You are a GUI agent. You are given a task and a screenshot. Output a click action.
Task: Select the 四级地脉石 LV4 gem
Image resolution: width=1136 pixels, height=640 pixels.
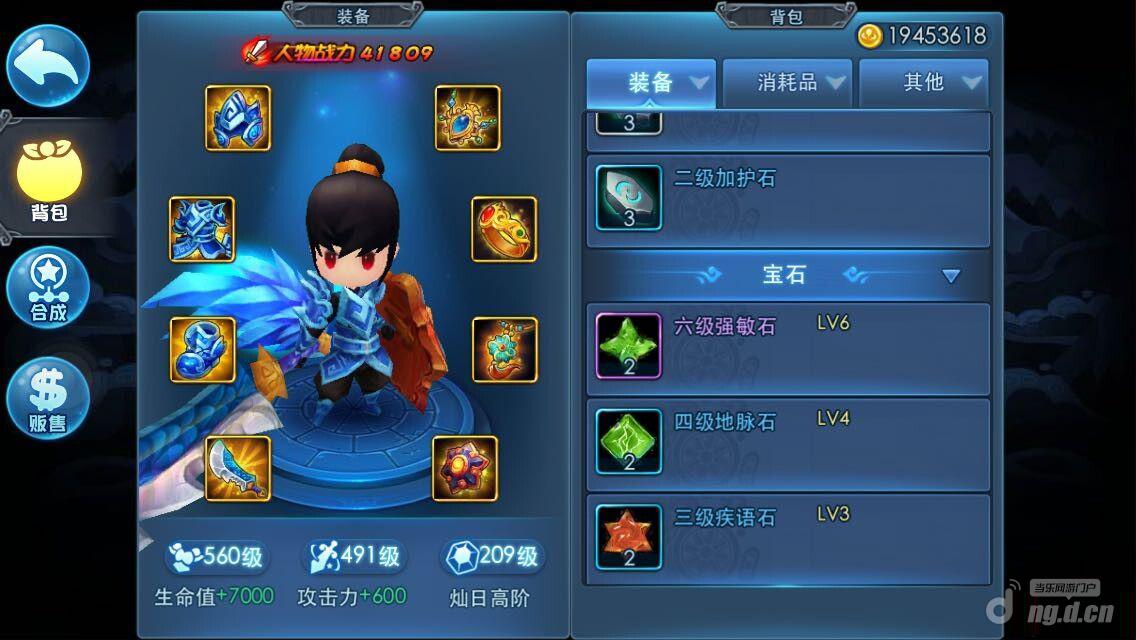788,441
